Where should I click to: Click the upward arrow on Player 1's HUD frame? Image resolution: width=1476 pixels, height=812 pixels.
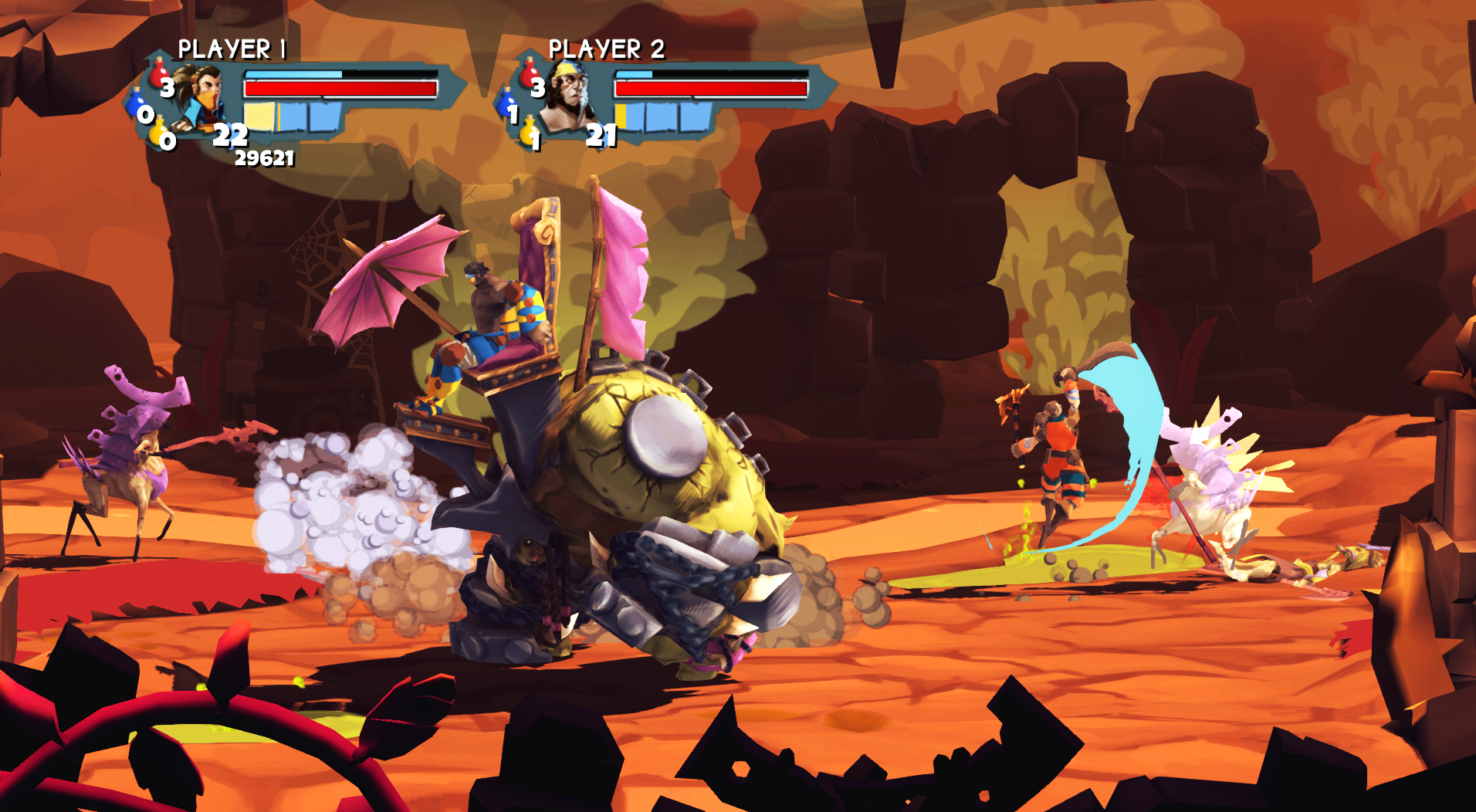tap(158, 51)
